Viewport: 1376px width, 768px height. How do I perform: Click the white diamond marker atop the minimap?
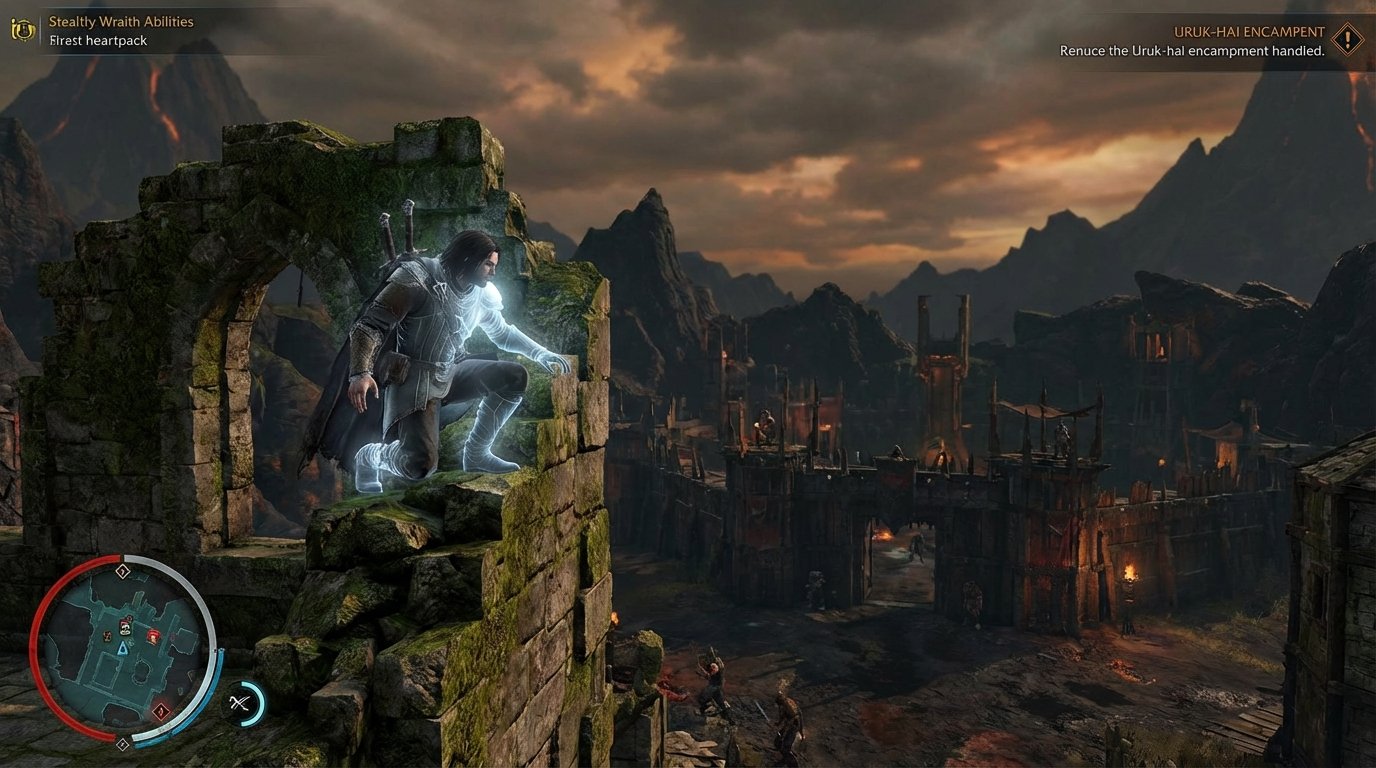(121, 570)
